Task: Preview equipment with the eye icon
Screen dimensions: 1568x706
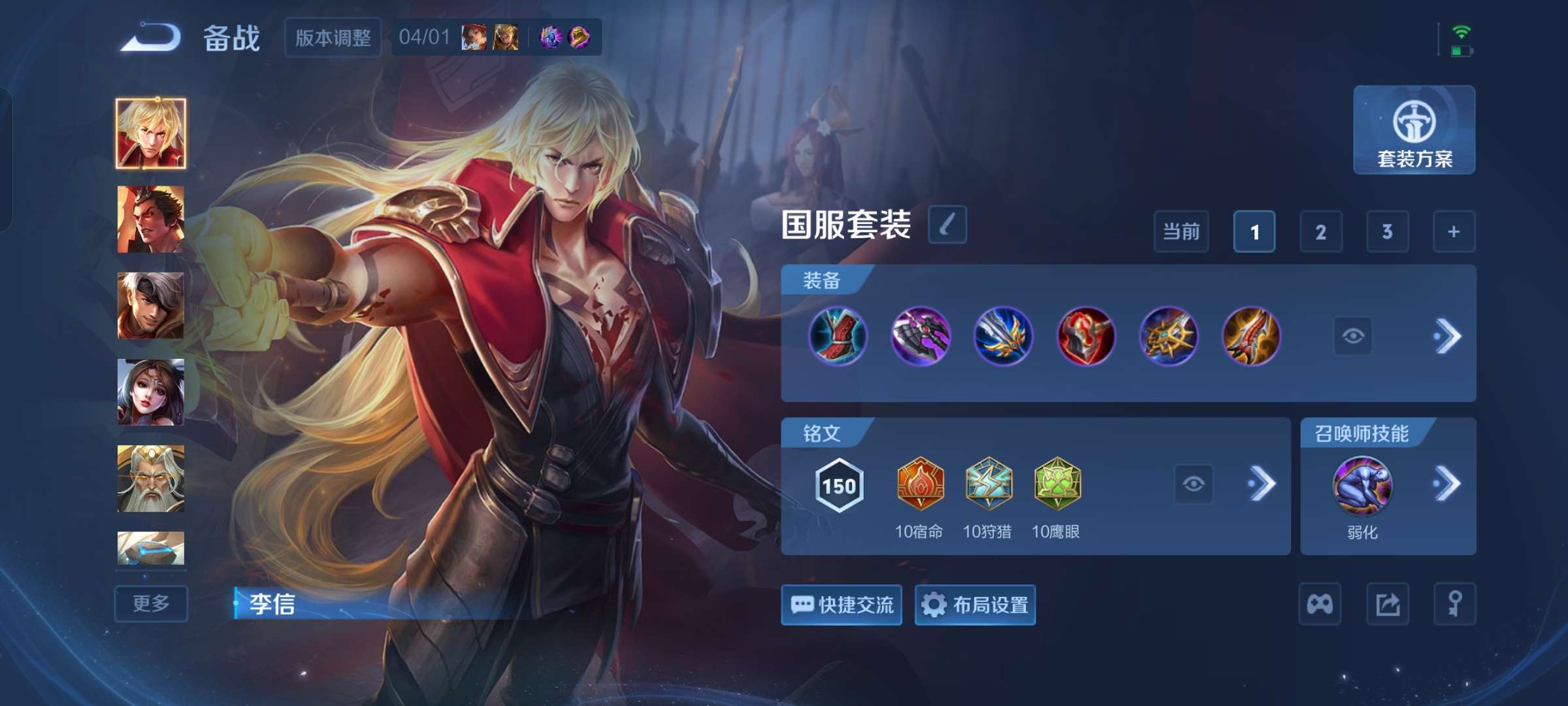Action: coord(1352,335)
